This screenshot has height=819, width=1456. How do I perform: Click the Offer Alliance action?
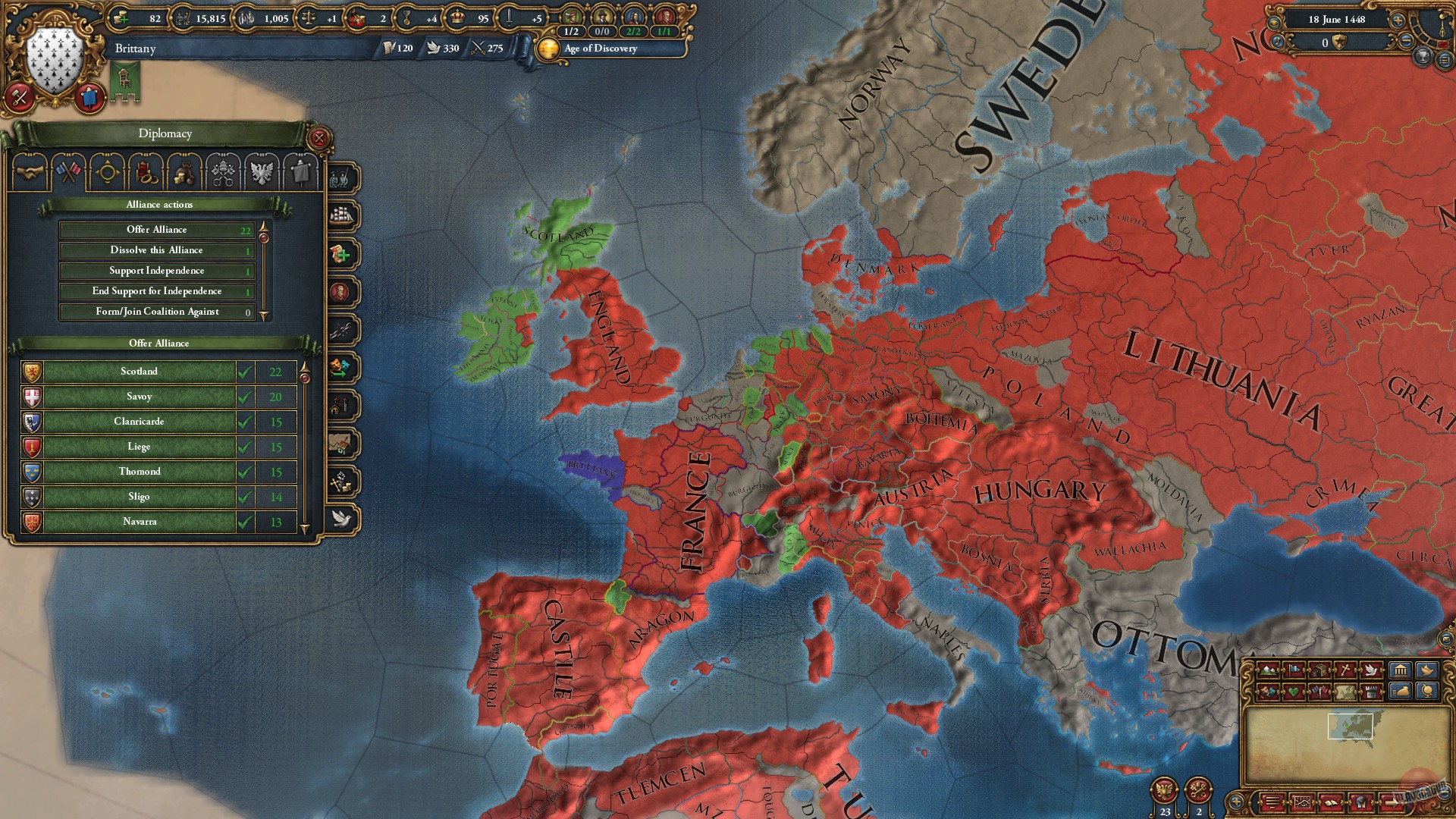tap(156, 230)
